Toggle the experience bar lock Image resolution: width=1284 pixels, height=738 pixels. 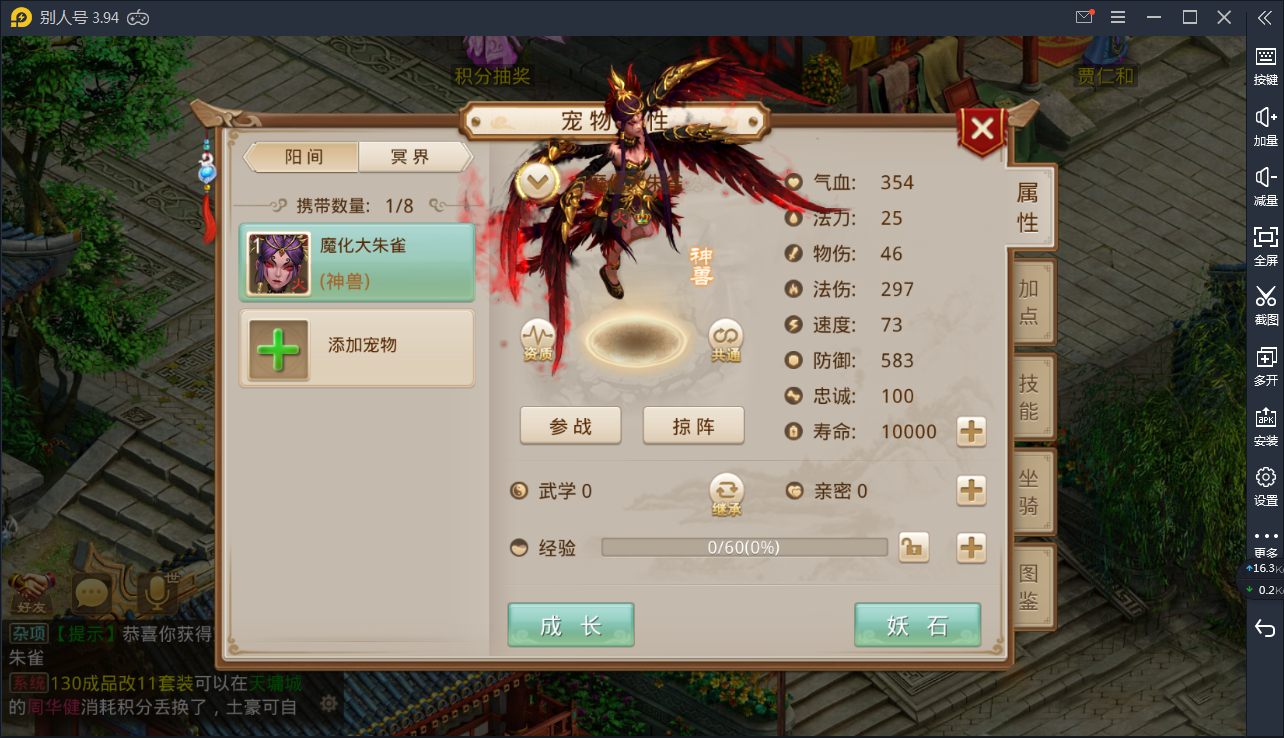coord(913,547)
